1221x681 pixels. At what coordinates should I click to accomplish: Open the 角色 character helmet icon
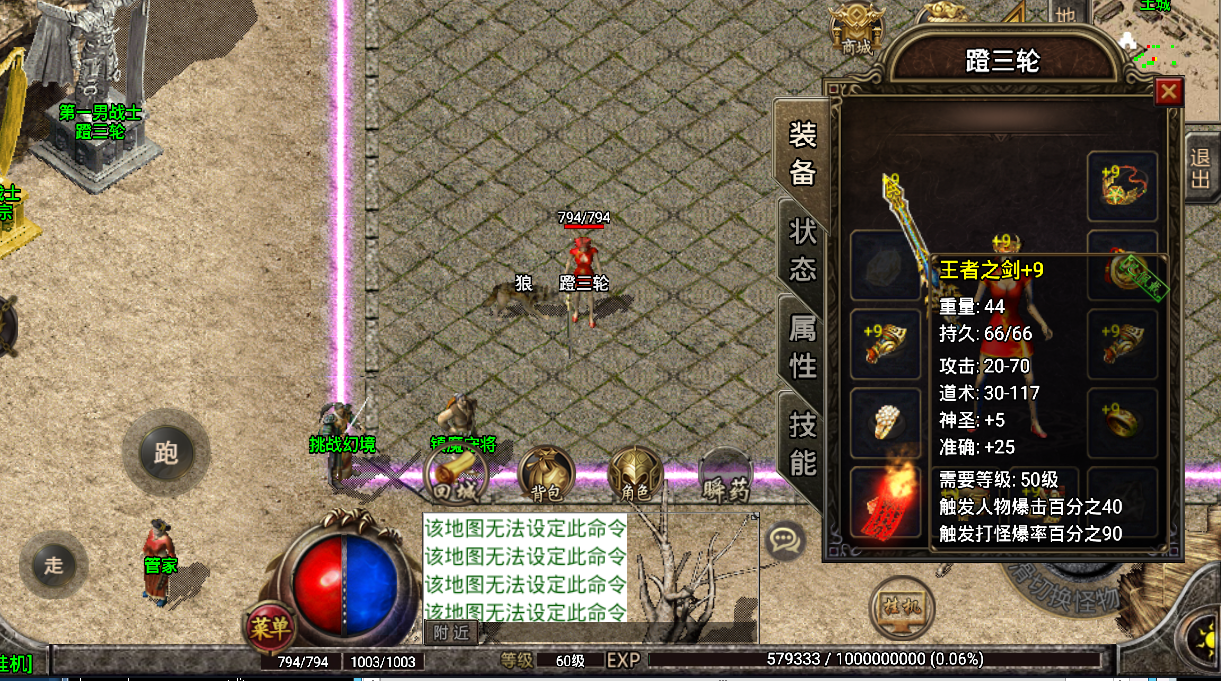click(x=636, y=473)
